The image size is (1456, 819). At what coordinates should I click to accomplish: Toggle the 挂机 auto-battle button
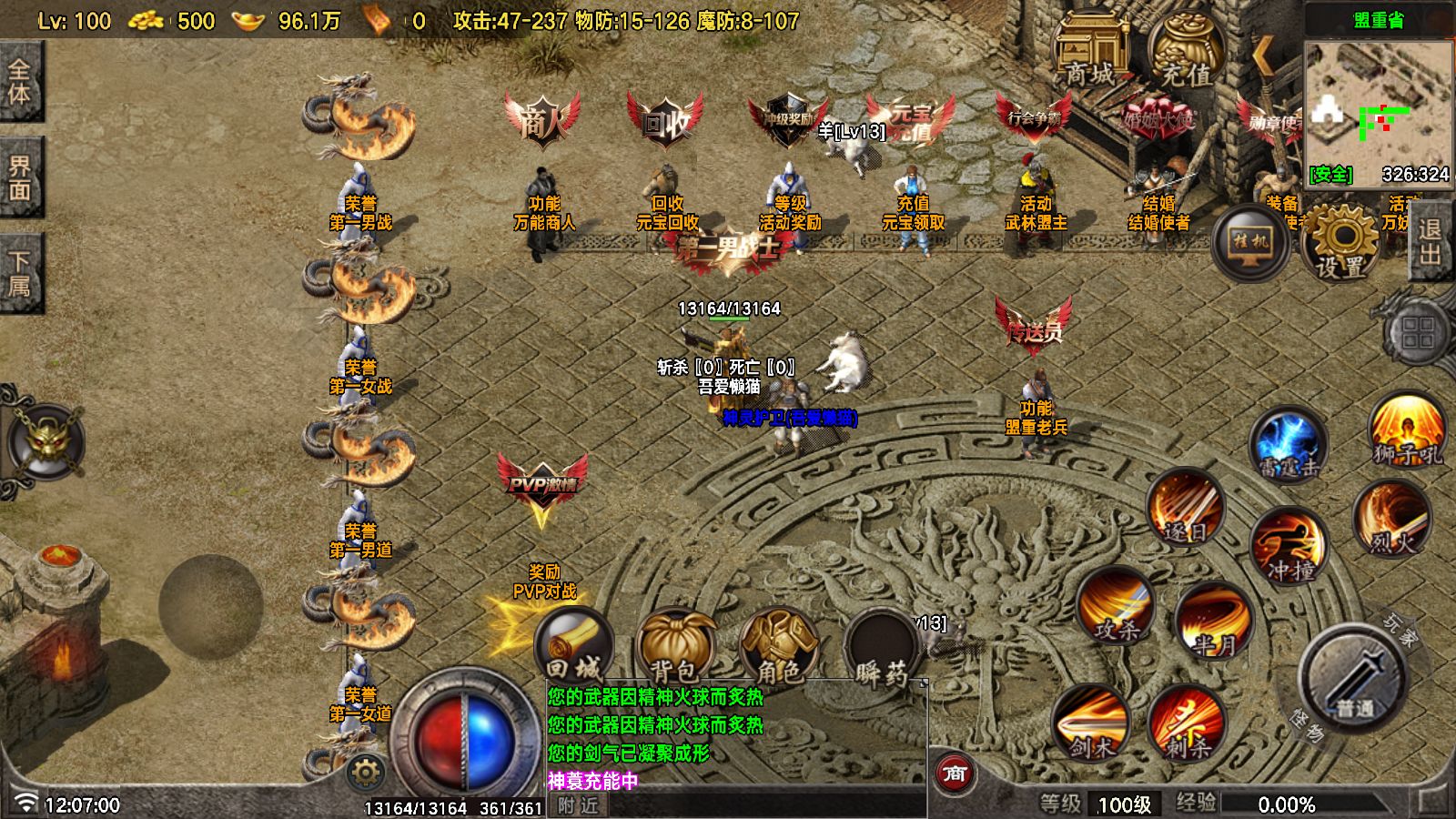1250,242
